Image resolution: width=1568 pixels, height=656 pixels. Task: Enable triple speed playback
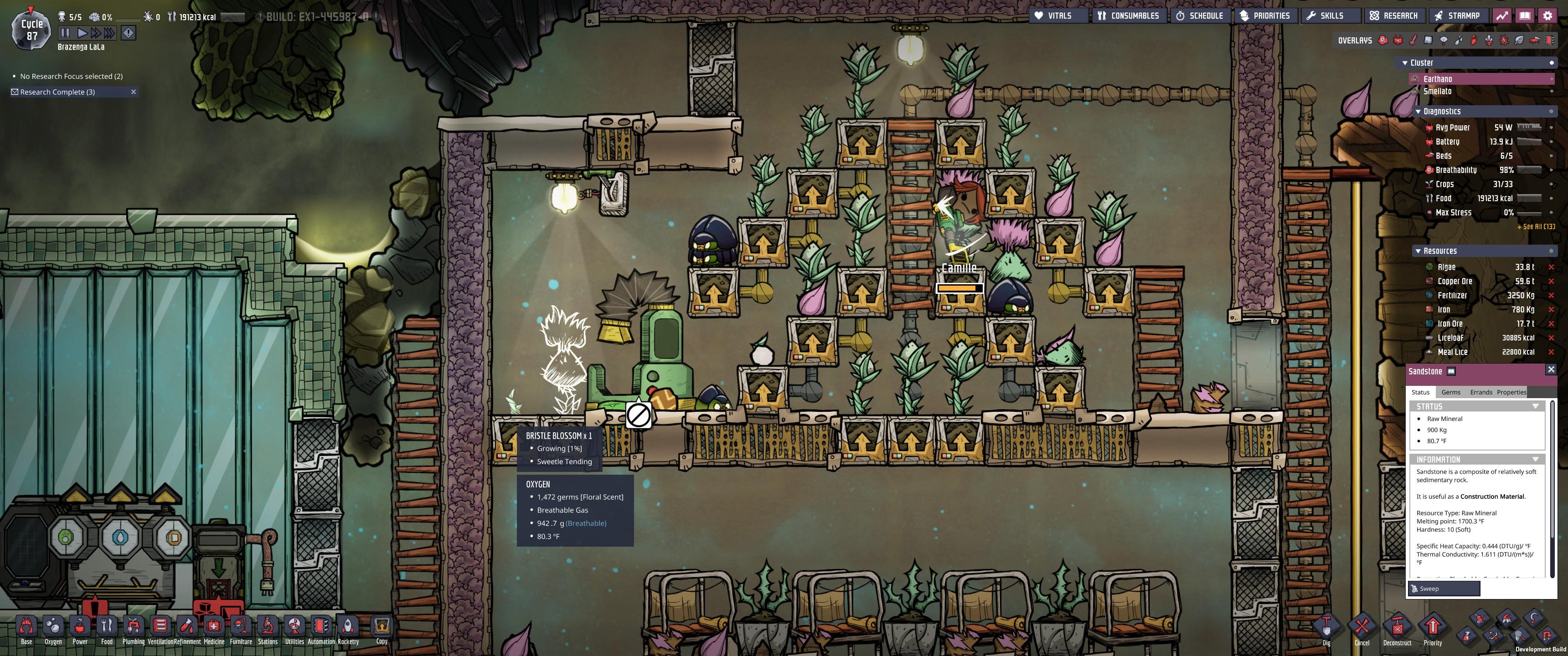(x=108, y=33)
